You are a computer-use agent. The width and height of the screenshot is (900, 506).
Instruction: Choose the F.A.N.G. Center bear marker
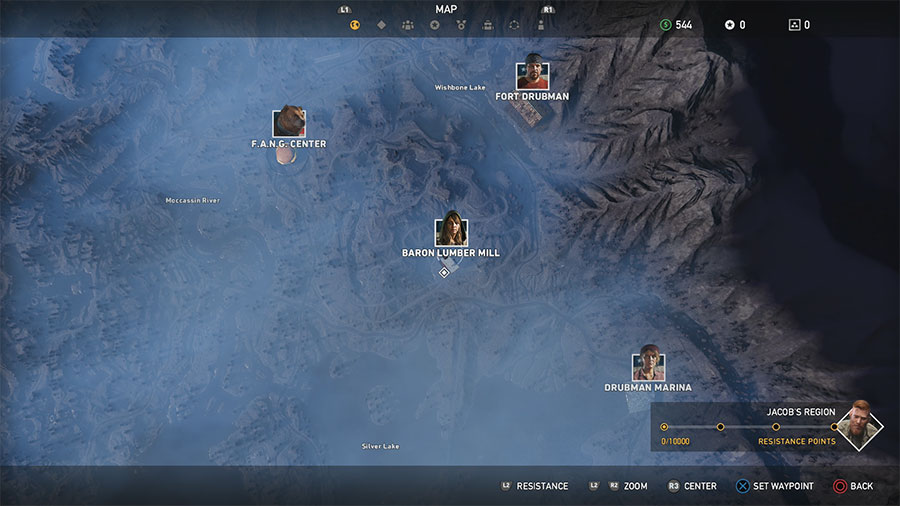289,122
